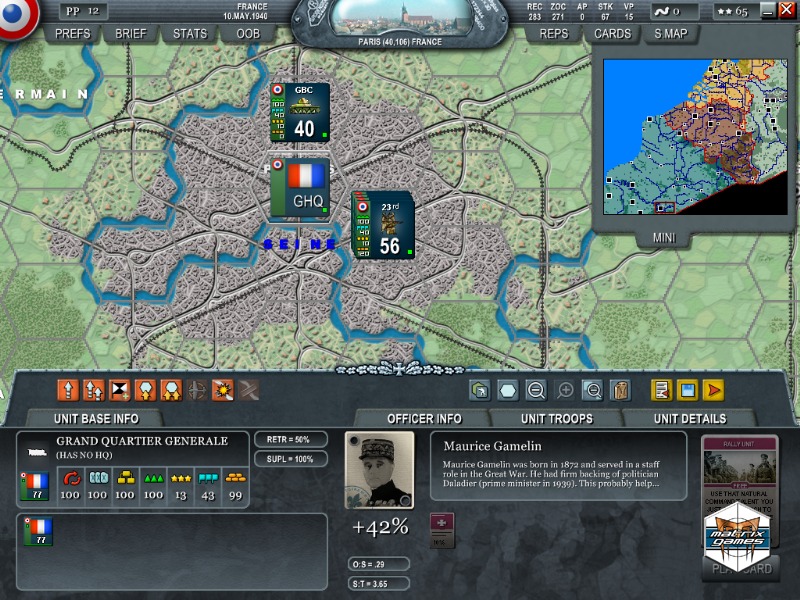Viewport: 800px width, 600px height.
Task: Select the 23rd unit counter
Action: (x=383, y=225)
